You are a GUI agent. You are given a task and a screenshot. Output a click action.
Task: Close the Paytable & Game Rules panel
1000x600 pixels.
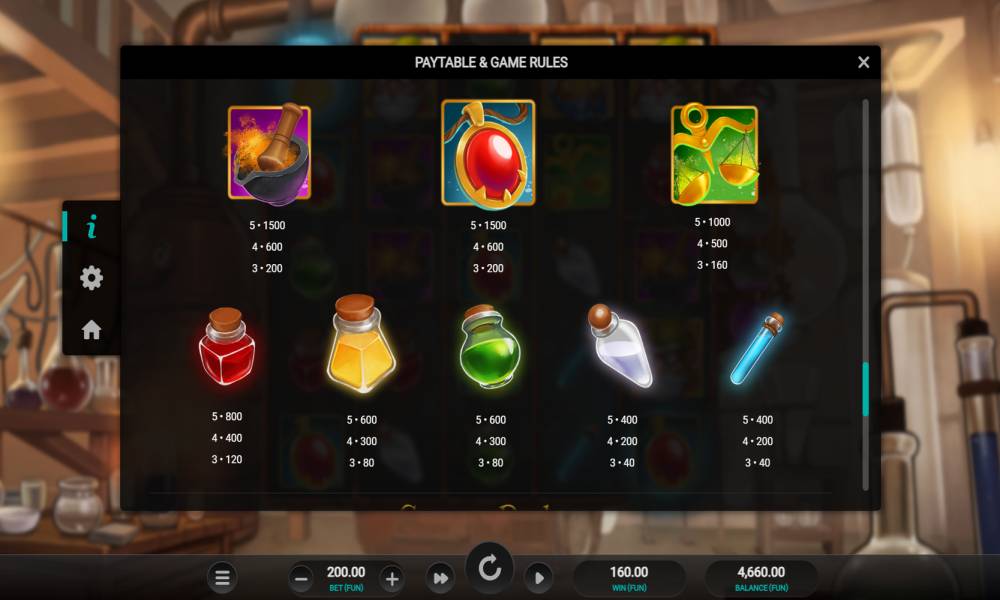[863, 62]
